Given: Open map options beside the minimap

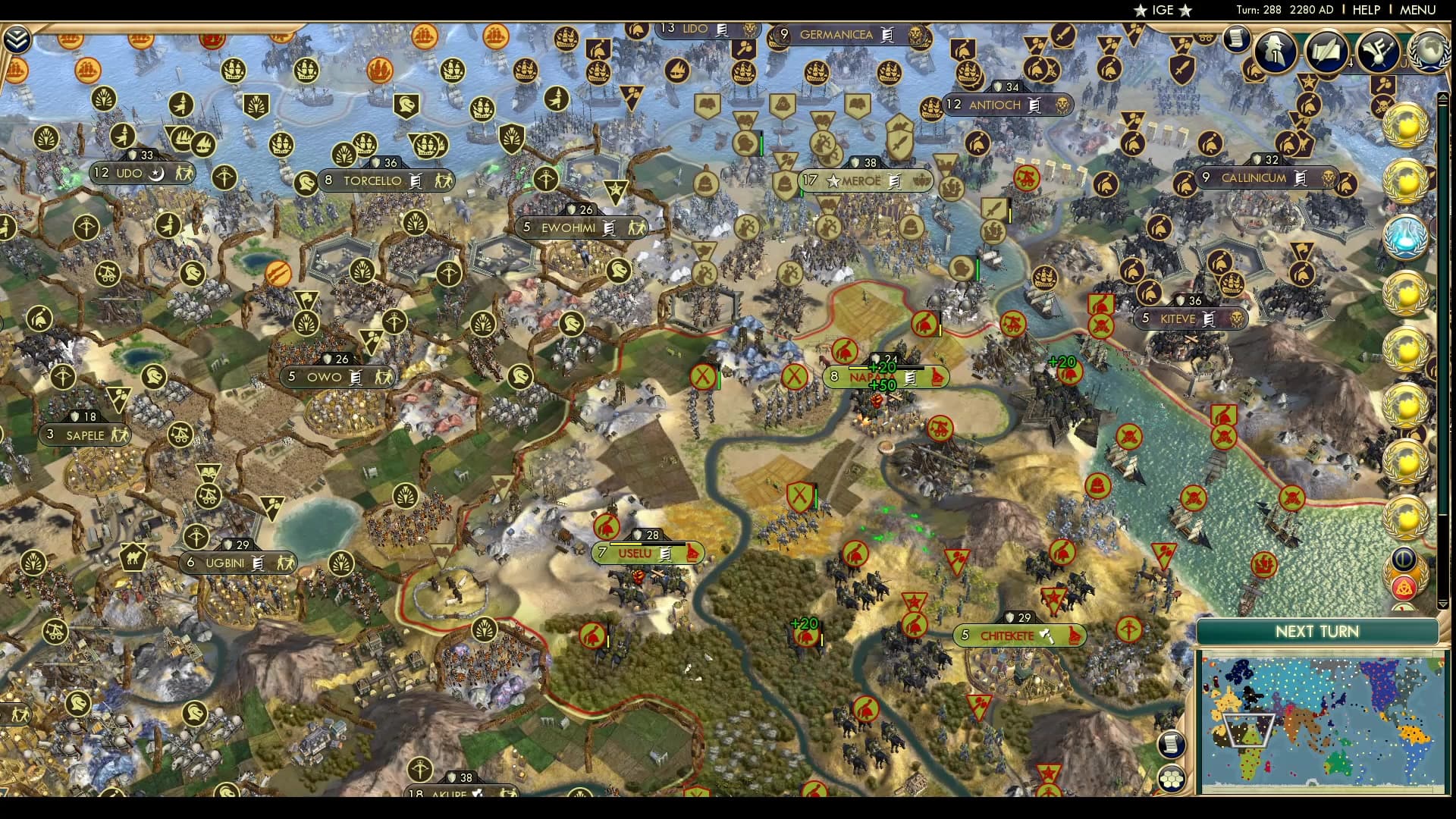Looking at the screenshot, I should (1172, 744).
